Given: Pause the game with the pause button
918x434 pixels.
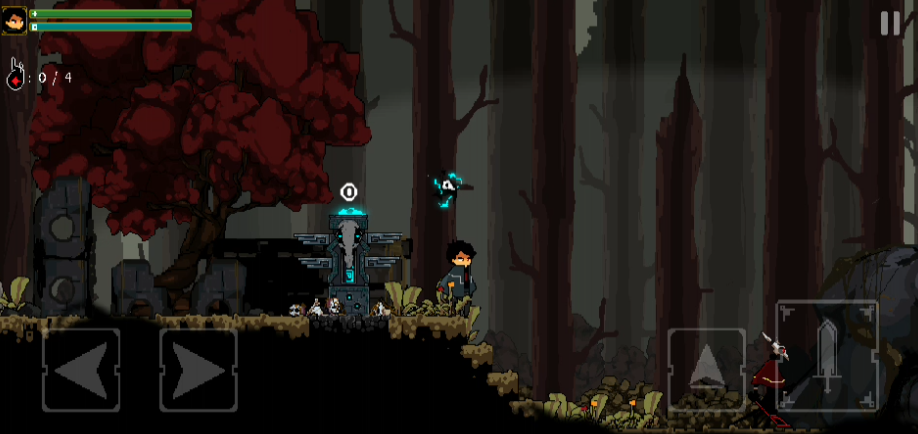Looking at the screenshot, I should click(889, 24).
